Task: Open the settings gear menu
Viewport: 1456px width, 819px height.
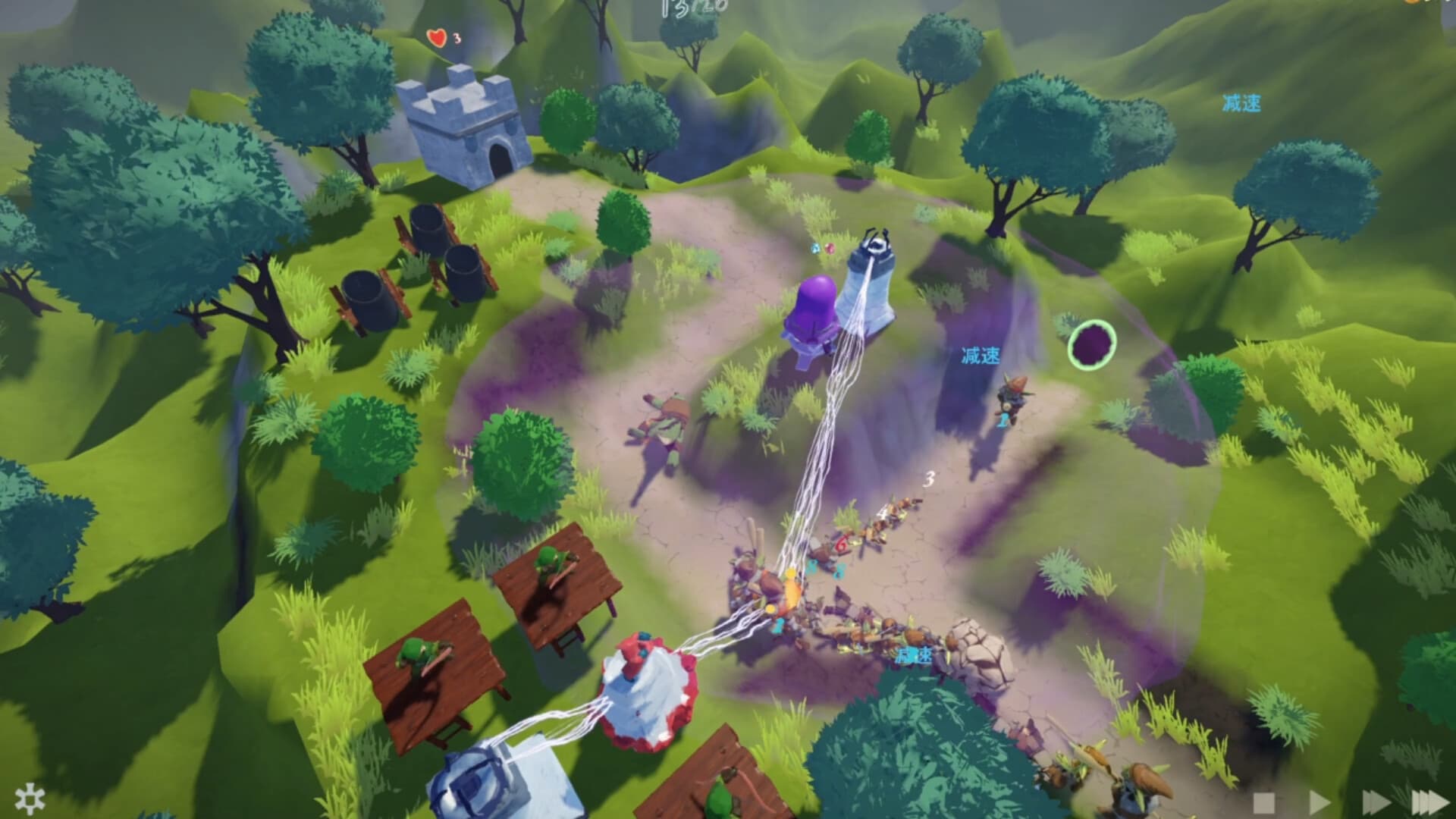Action: 30,799
